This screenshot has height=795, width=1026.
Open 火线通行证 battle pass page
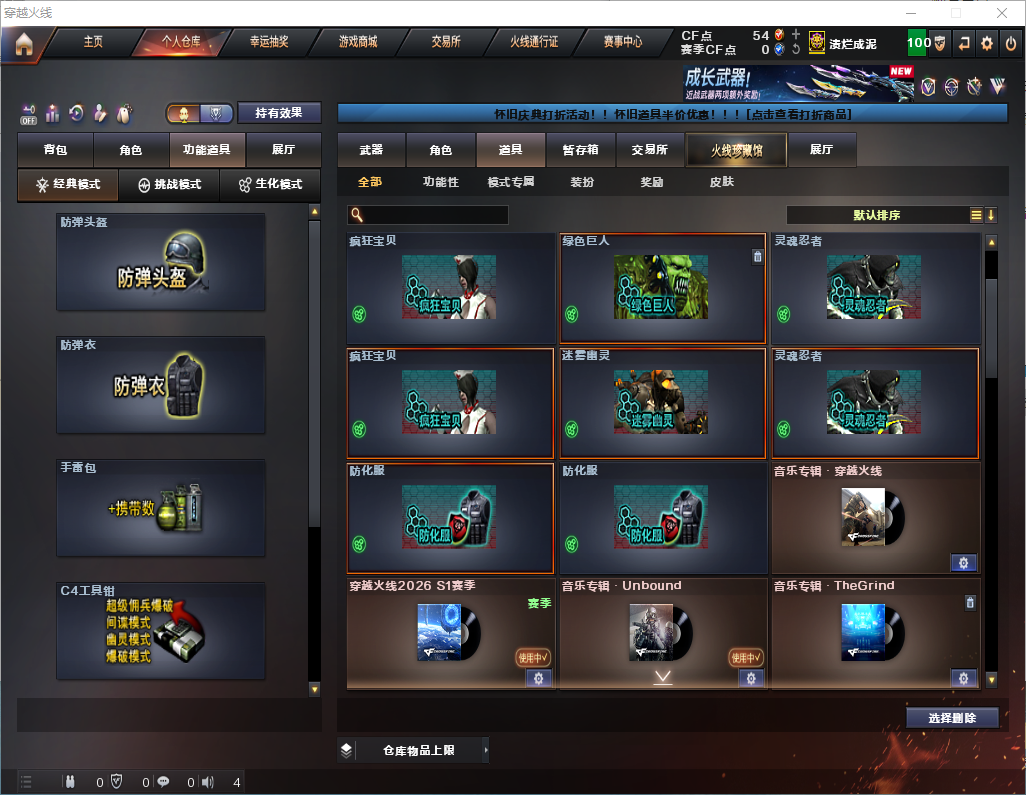[x=534, y=42]
